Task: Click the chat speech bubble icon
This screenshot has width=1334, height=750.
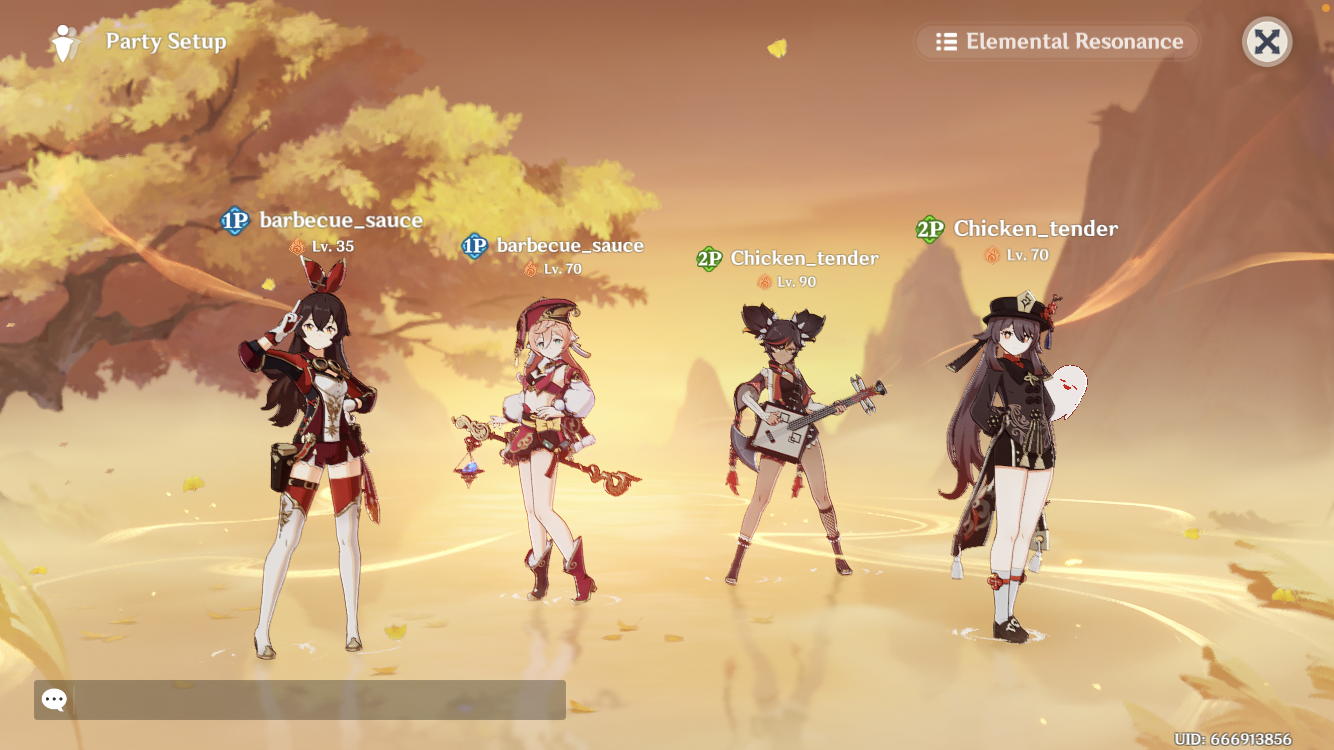Action: (x=52, y=699)
